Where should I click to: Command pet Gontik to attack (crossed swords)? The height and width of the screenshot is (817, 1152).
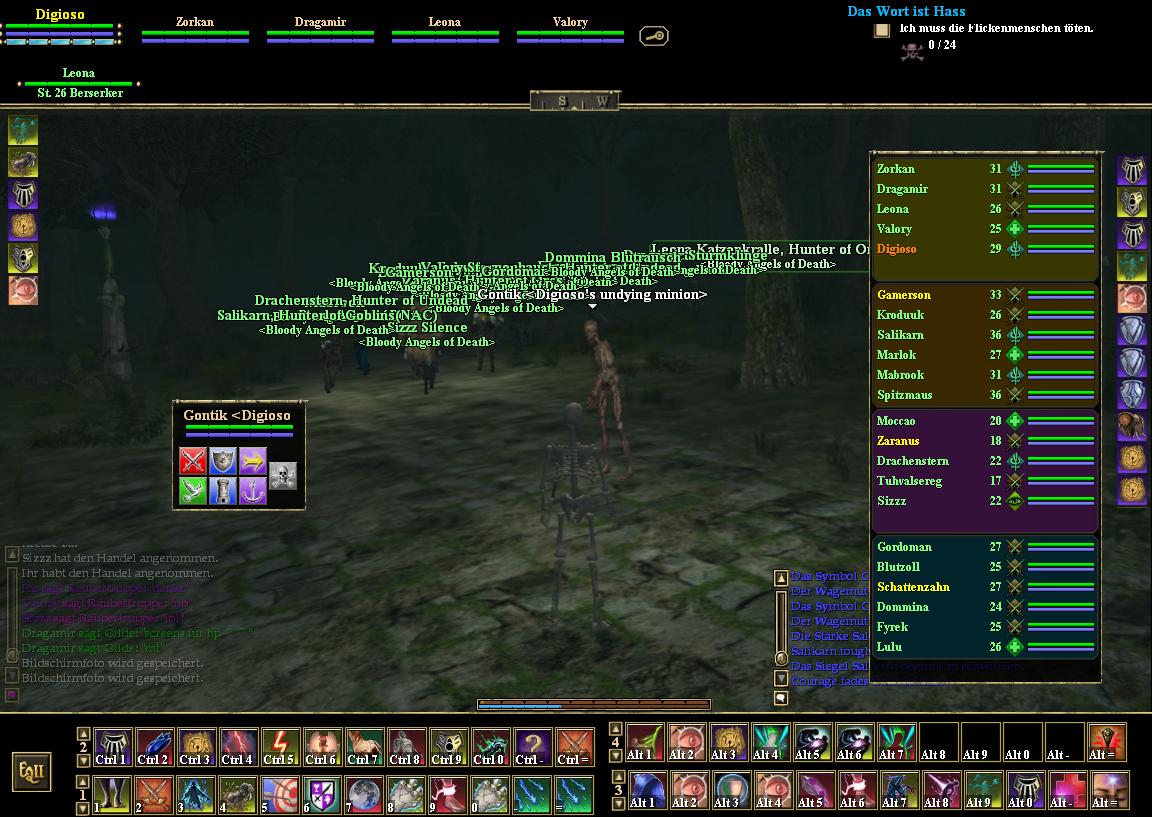pos(193,460)
